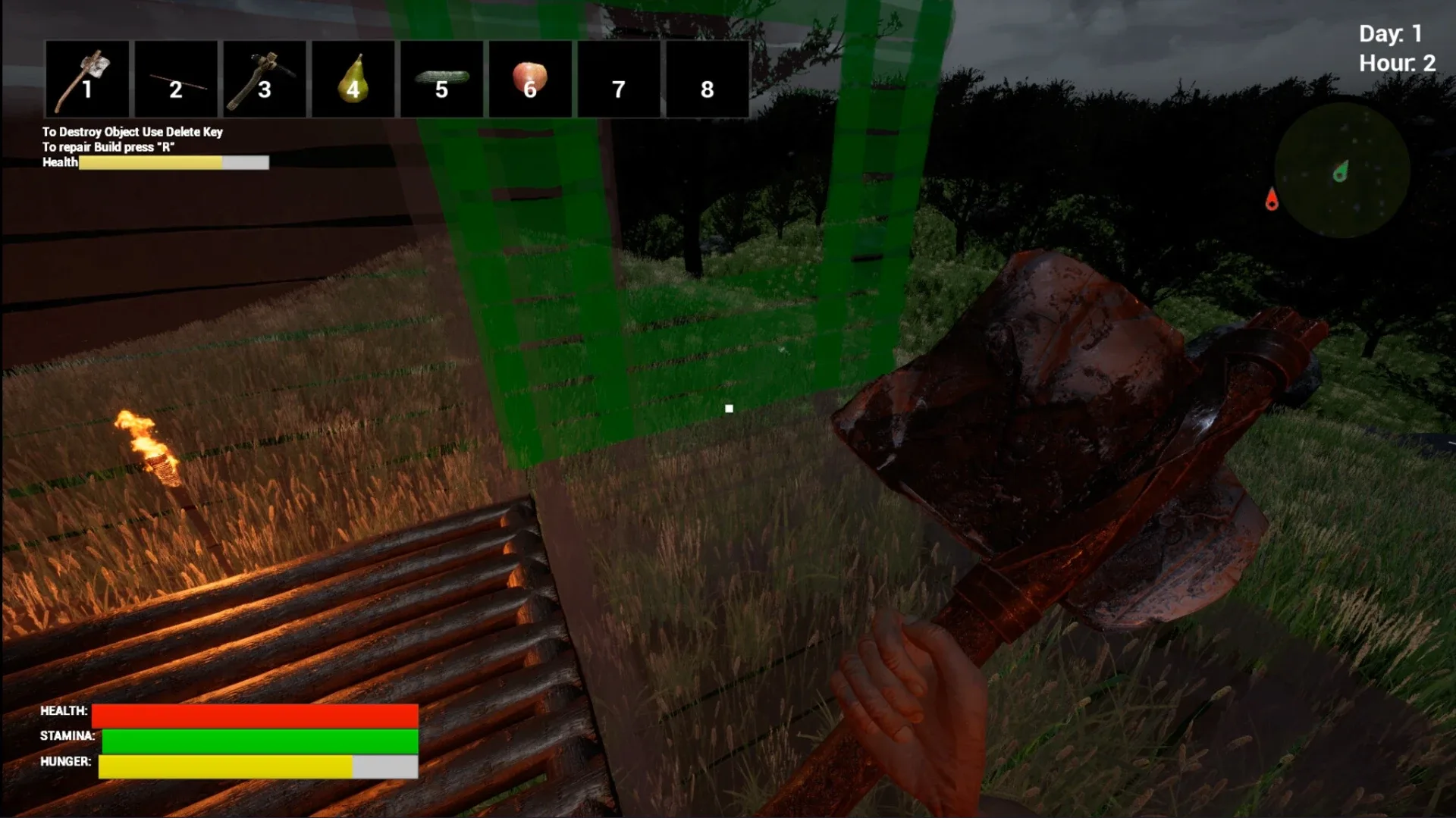Select the pear in hotbar slot 4

353,79
